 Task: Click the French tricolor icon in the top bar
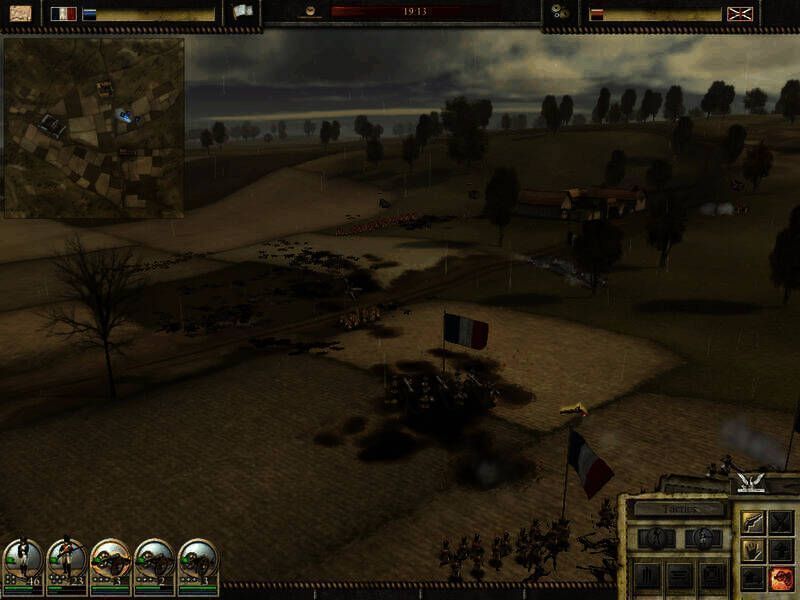[64, 14]
